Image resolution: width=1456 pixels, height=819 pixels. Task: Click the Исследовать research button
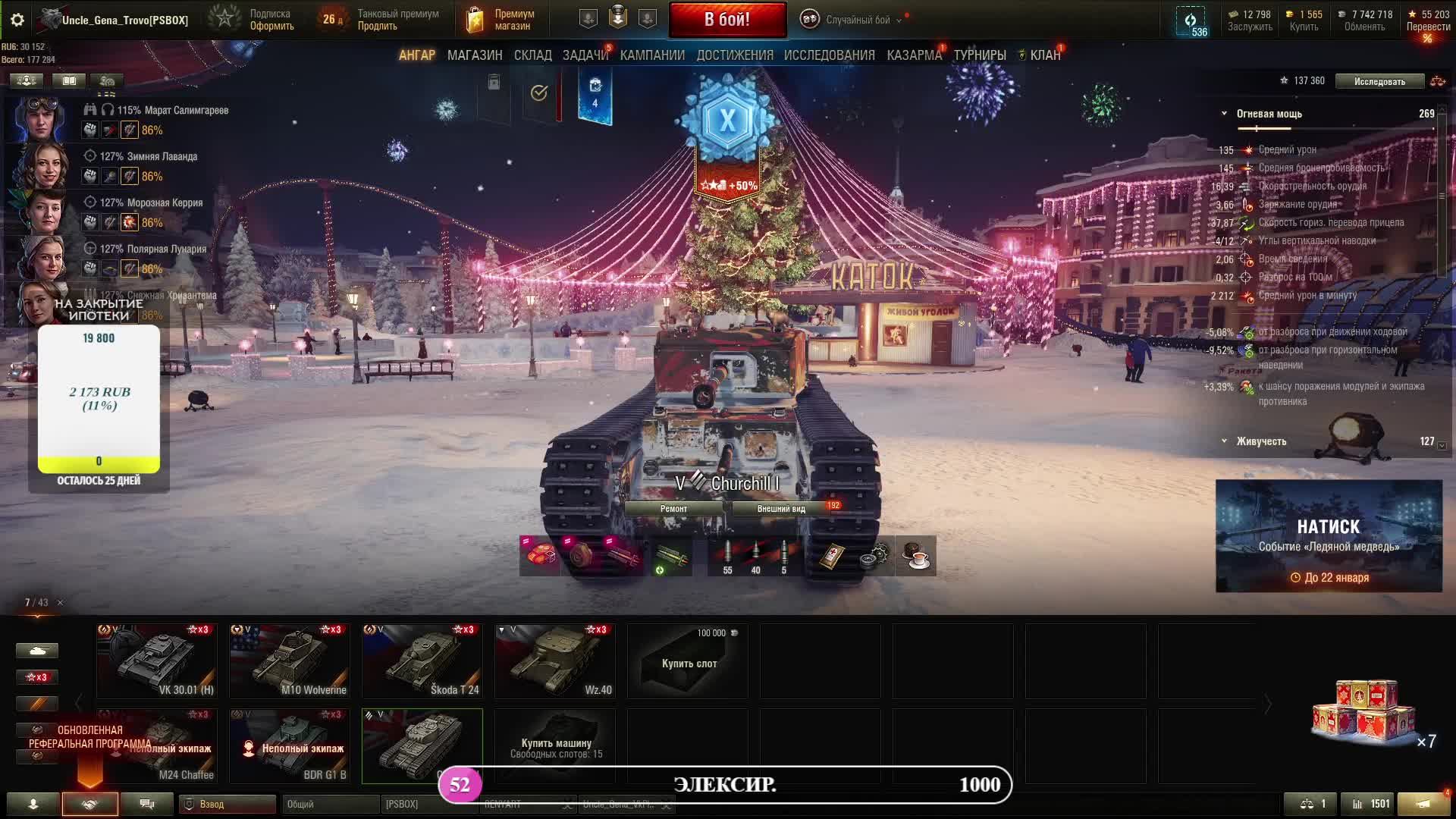(1379, 81)
